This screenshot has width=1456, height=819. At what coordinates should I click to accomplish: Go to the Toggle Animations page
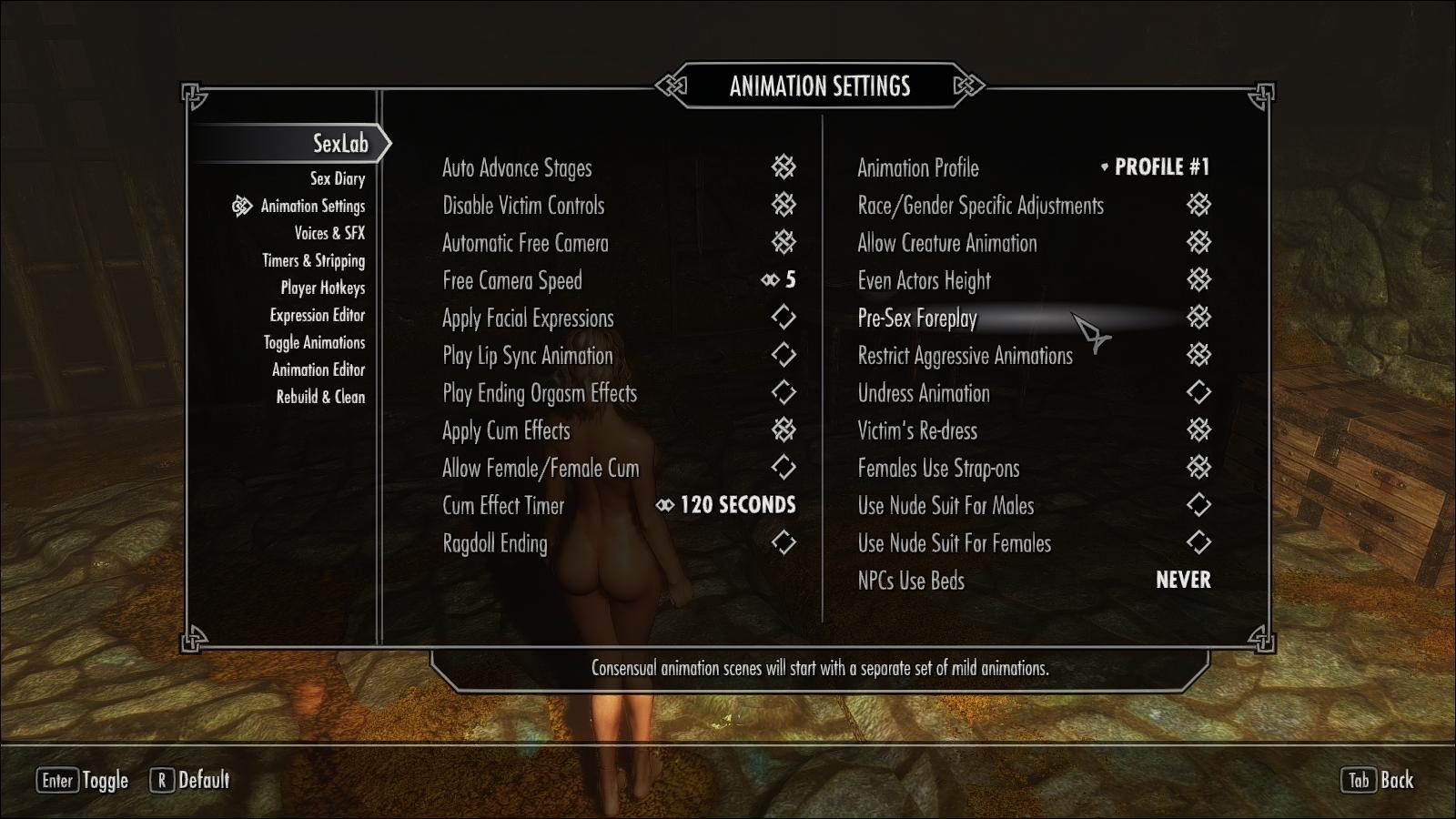pos(314,342)
